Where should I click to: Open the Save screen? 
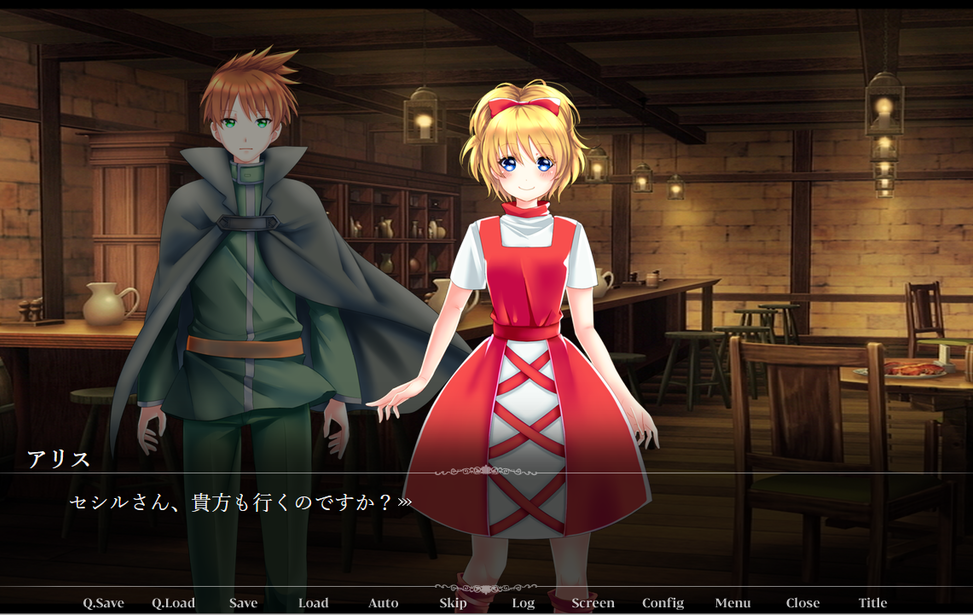(x=243, y=603)
